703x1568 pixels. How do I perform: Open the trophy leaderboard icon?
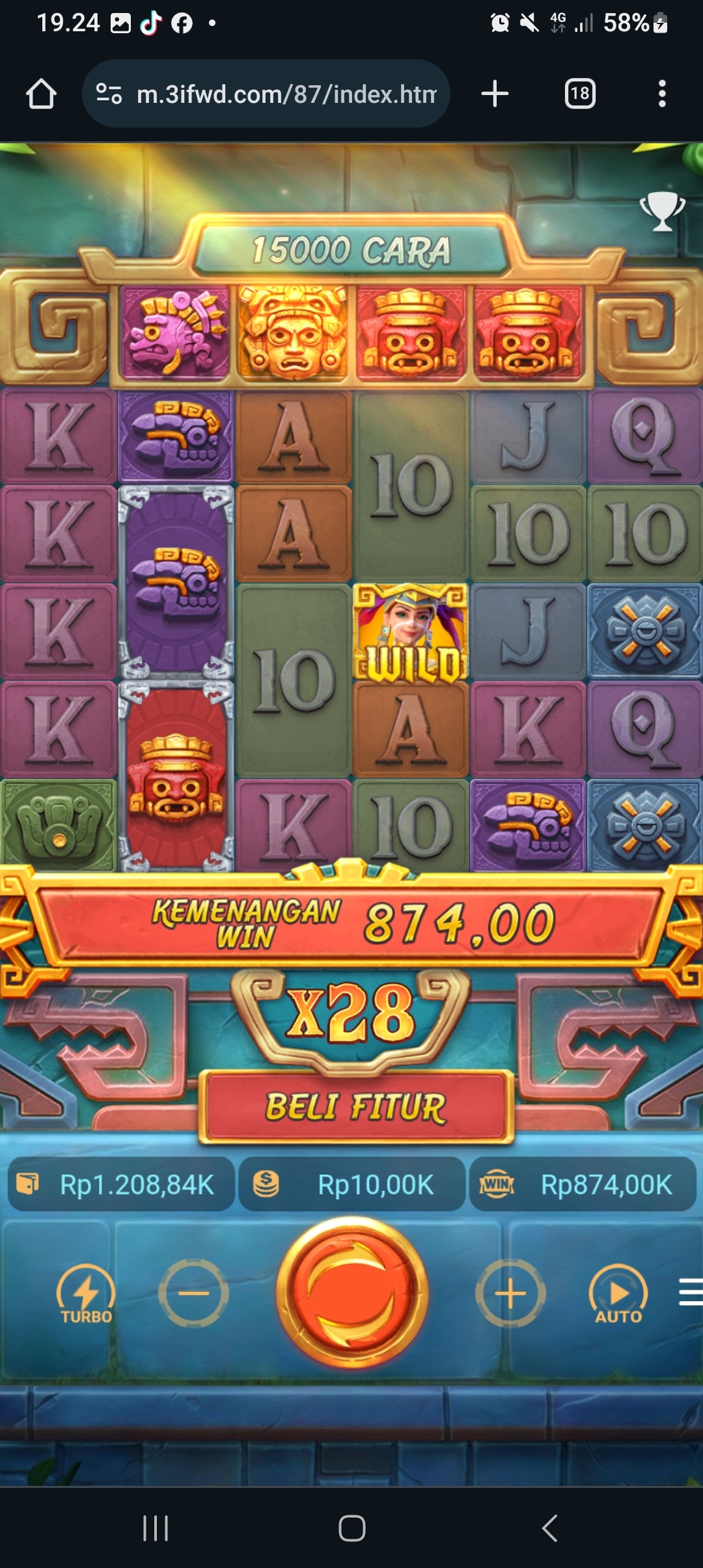pos(662,211)
